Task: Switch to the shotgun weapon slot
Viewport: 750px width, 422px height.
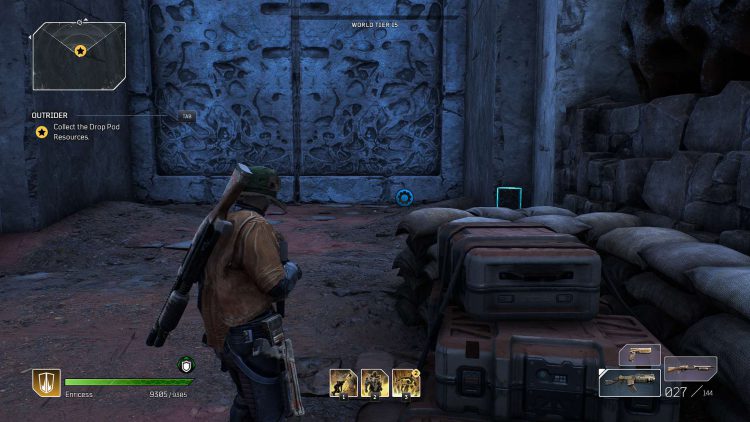Action: tap(690, 368)
